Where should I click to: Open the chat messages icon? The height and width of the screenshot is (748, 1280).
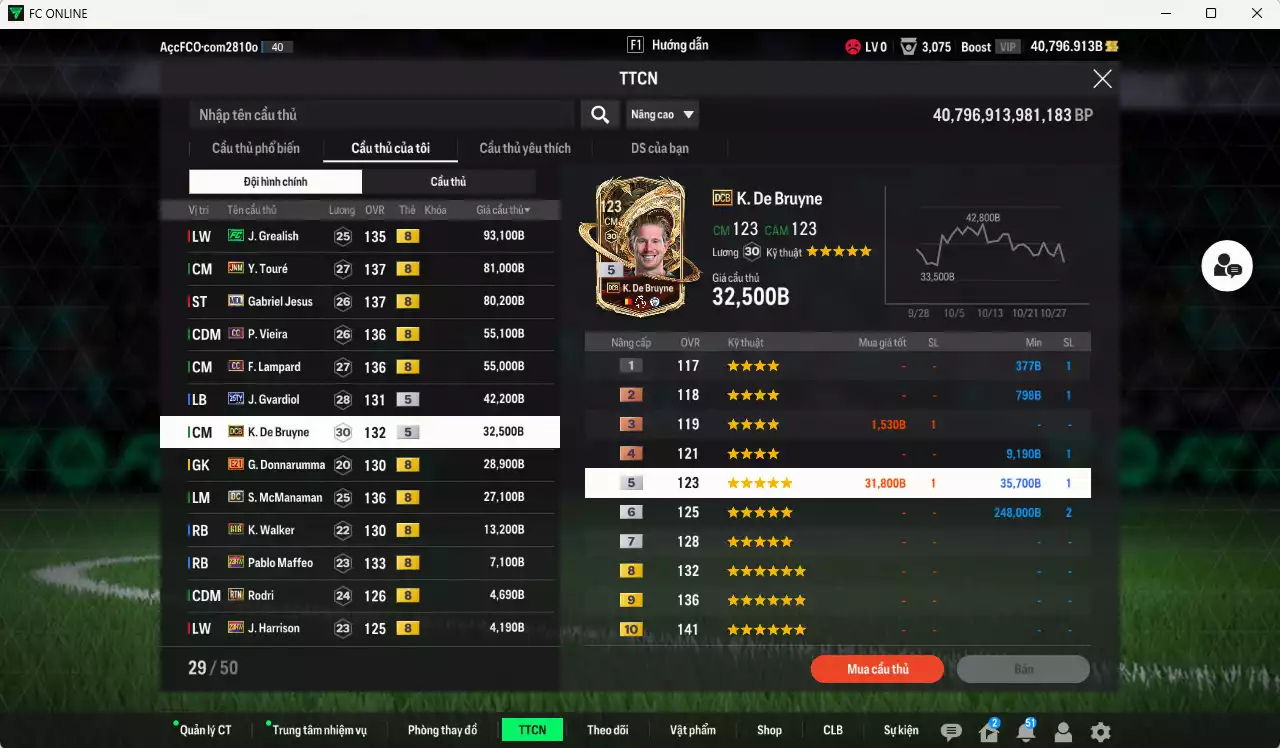(x=950, y=731)
